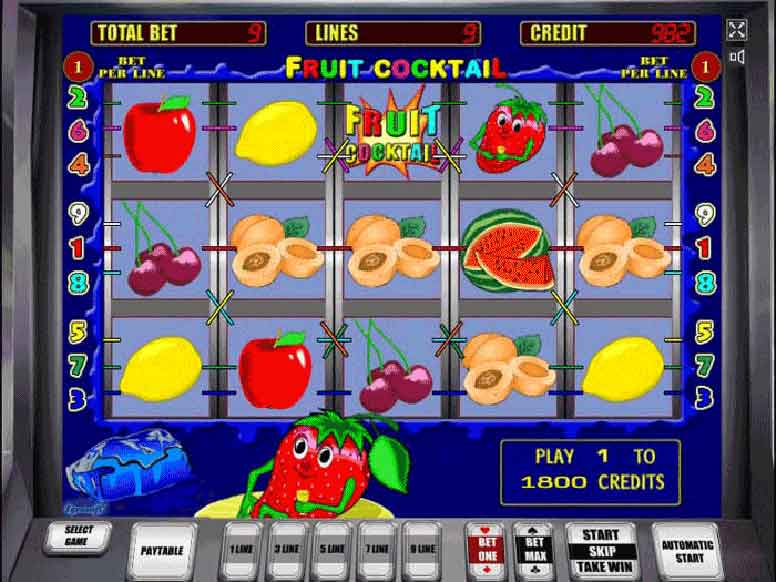Select the 3 Line button

coord(288,549)
